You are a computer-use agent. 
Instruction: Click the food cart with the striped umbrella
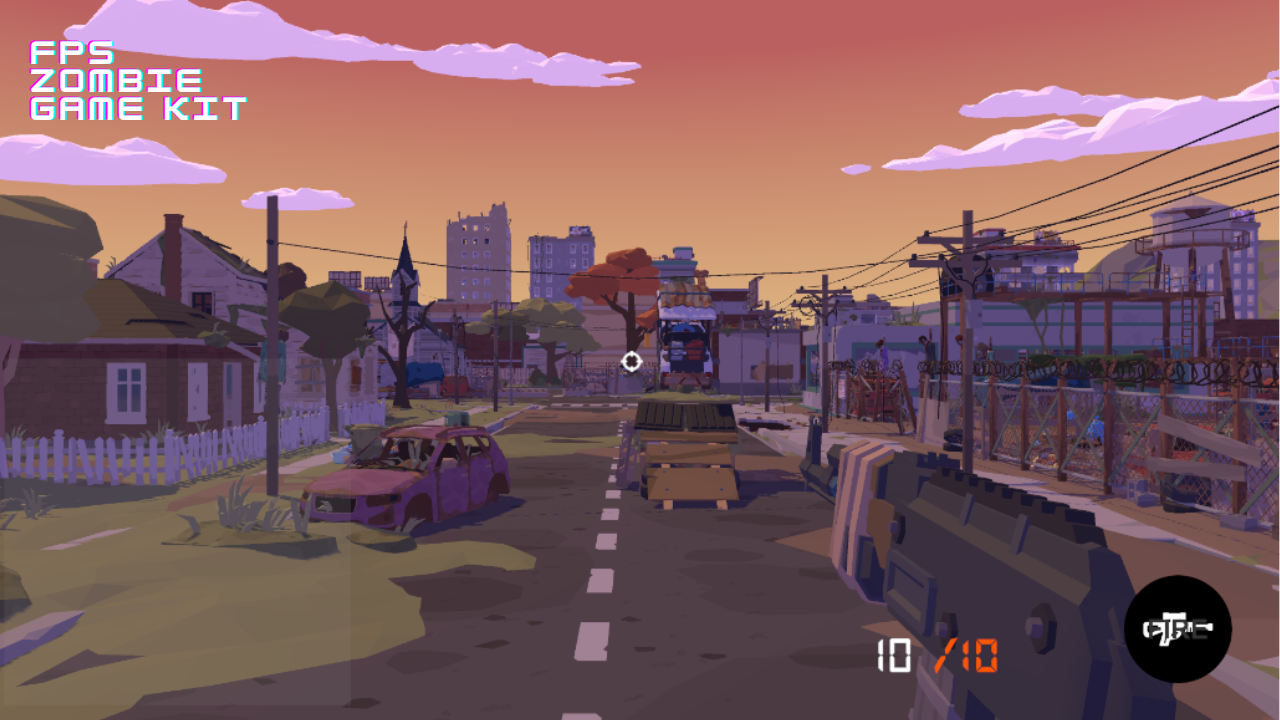pos(688,320)
